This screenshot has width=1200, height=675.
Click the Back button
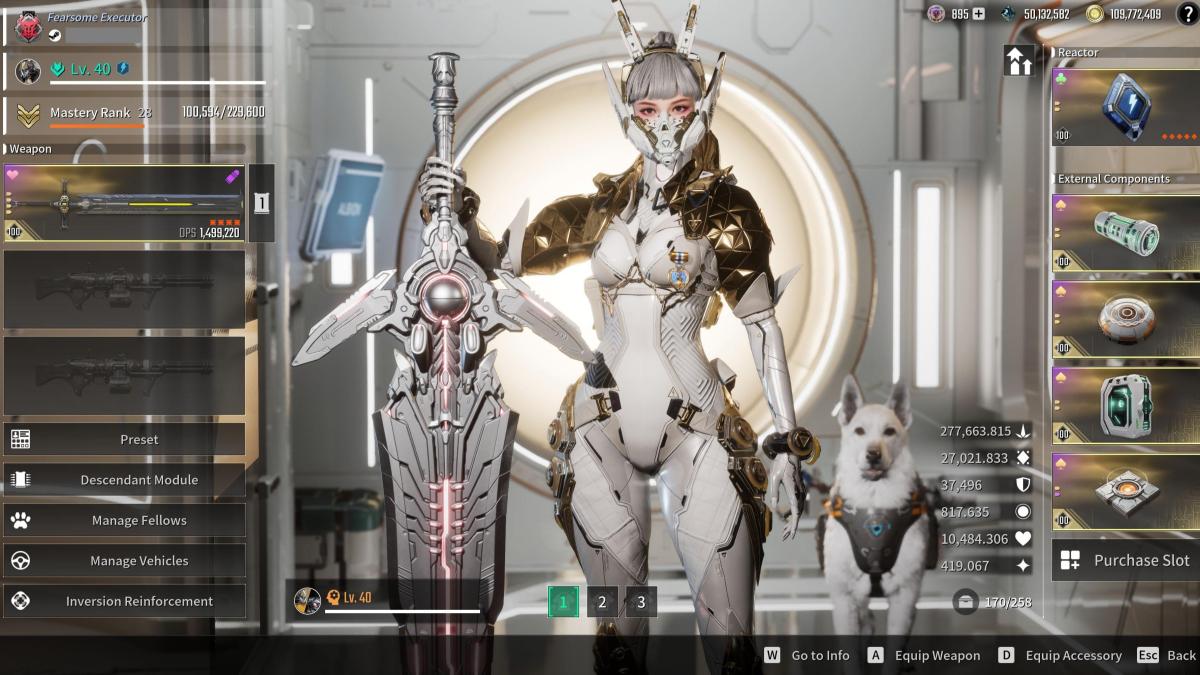click(x=1167, y=655)
